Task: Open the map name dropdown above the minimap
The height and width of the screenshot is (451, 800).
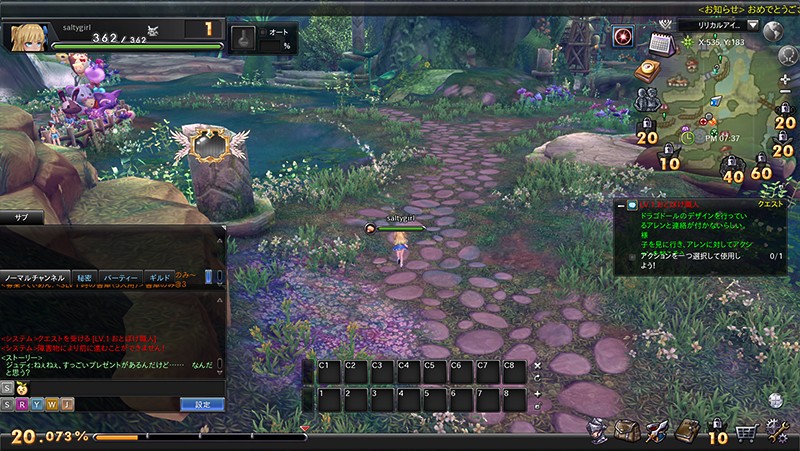Action: [752, 25]
